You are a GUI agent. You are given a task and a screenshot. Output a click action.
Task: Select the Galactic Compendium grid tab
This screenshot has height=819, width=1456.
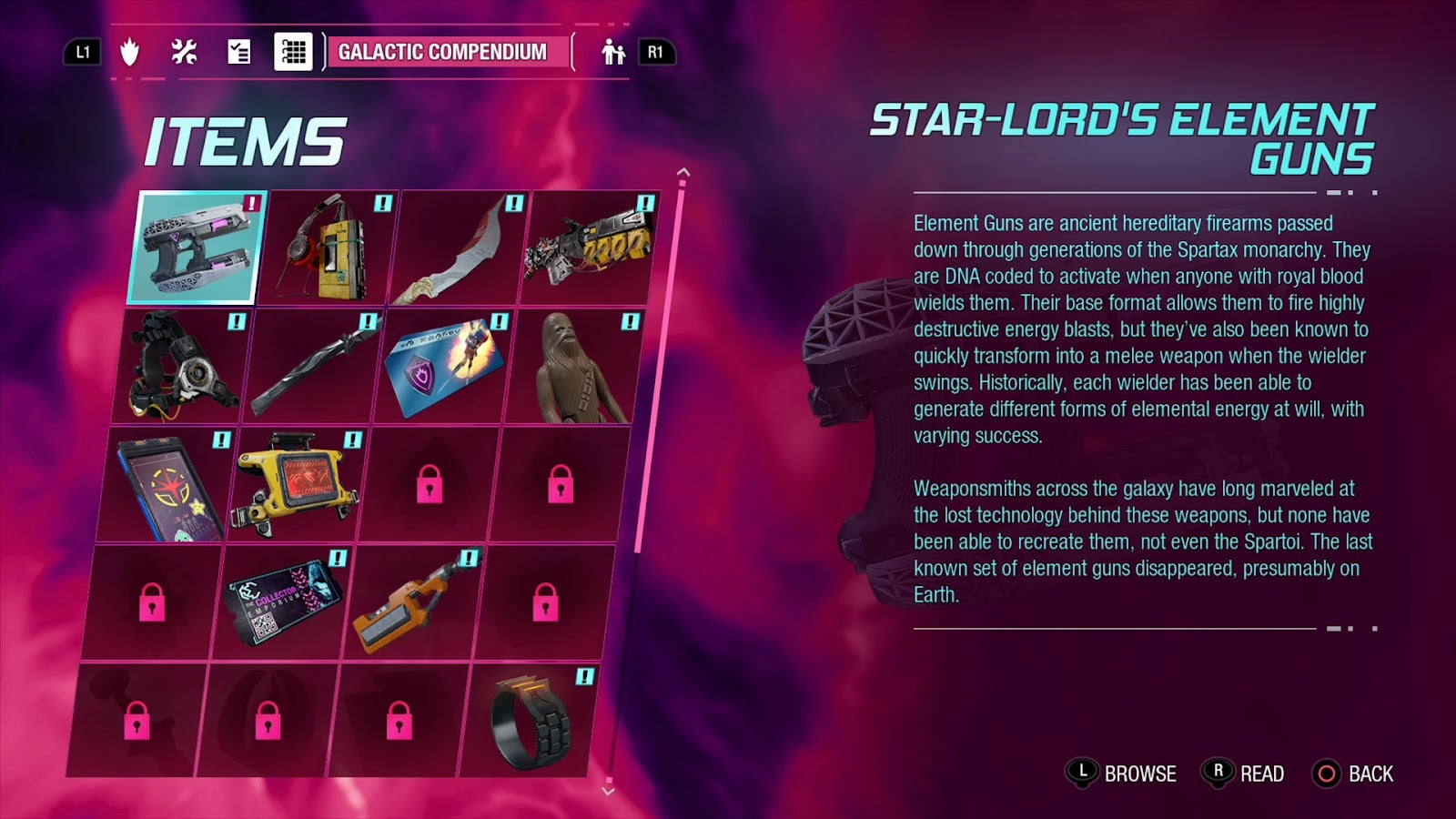point(294,52)
